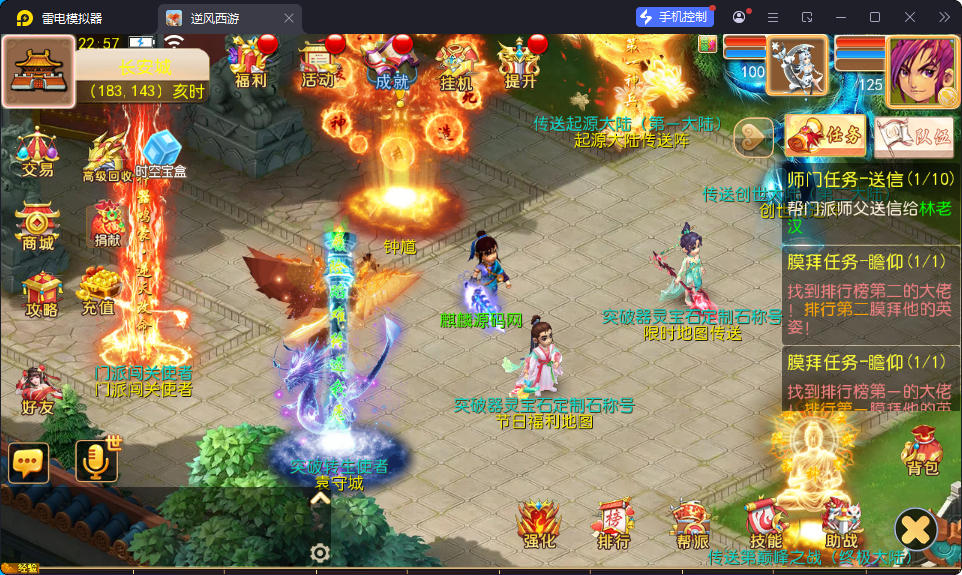Screen dimensions: 962x575
Task: Open the 好友 friends list
Action: [x=36, y=391]
